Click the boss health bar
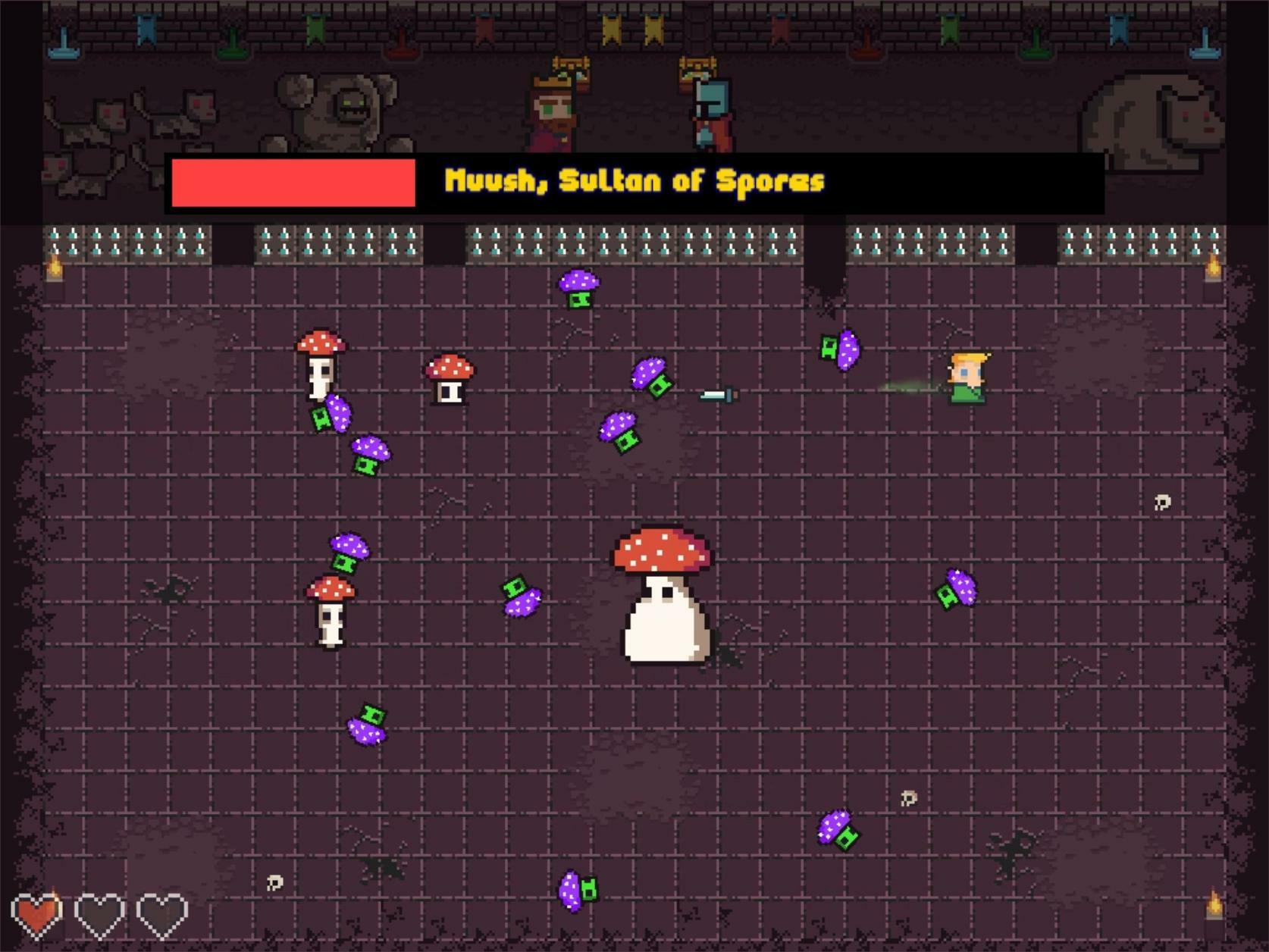Viewport: 1269px width, 952px height. coord(294,184)
